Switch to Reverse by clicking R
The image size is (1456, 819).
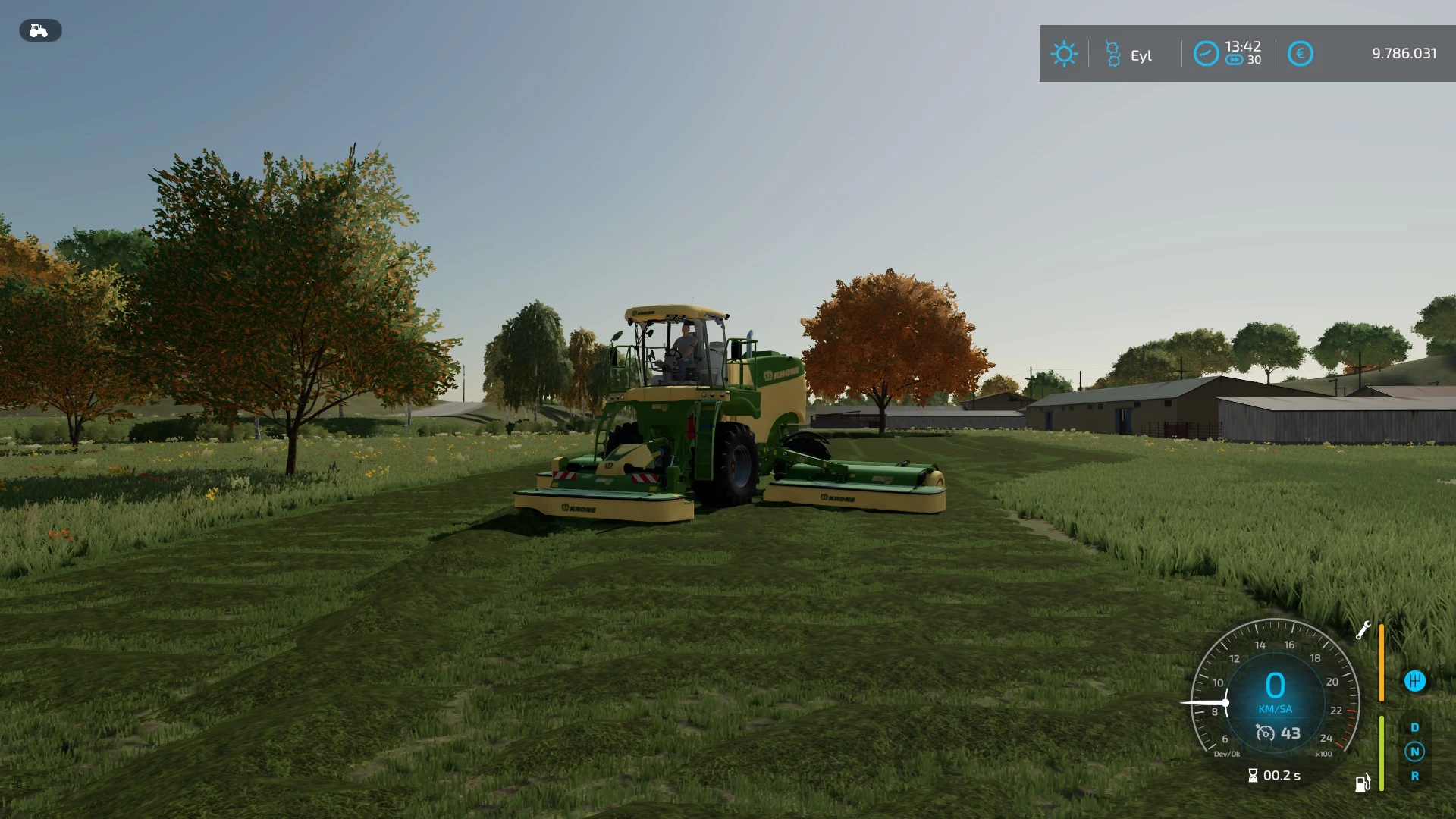tap(1414, 776)
